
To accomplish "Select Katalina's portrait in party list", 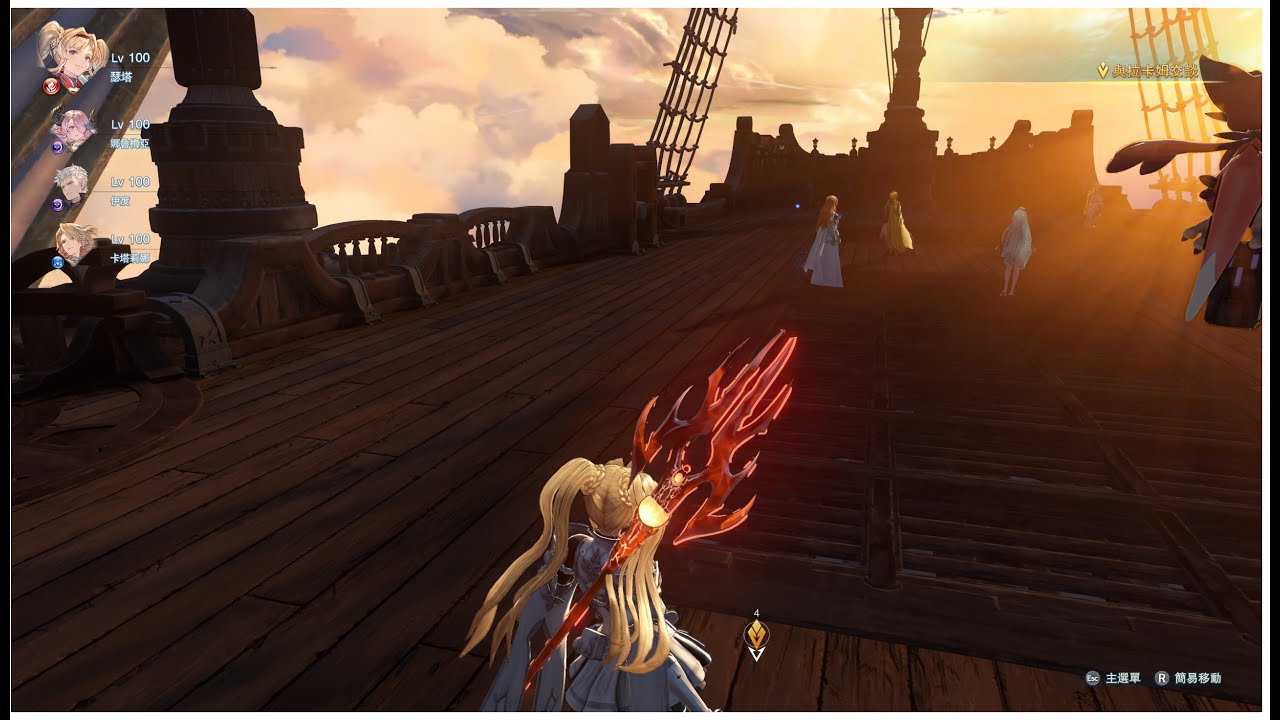I will click(x=76, y=243).
